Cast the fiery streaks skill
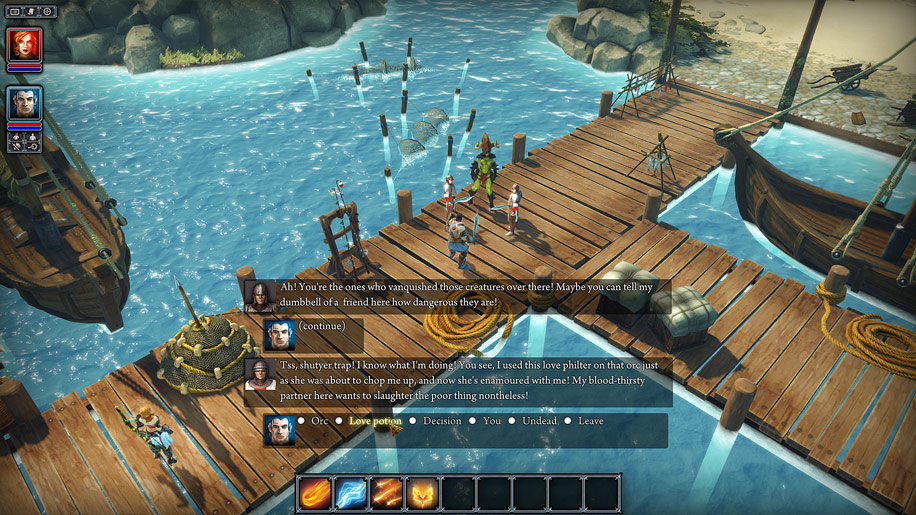Viewport: 916px width, 515px height. click(387, 493)
